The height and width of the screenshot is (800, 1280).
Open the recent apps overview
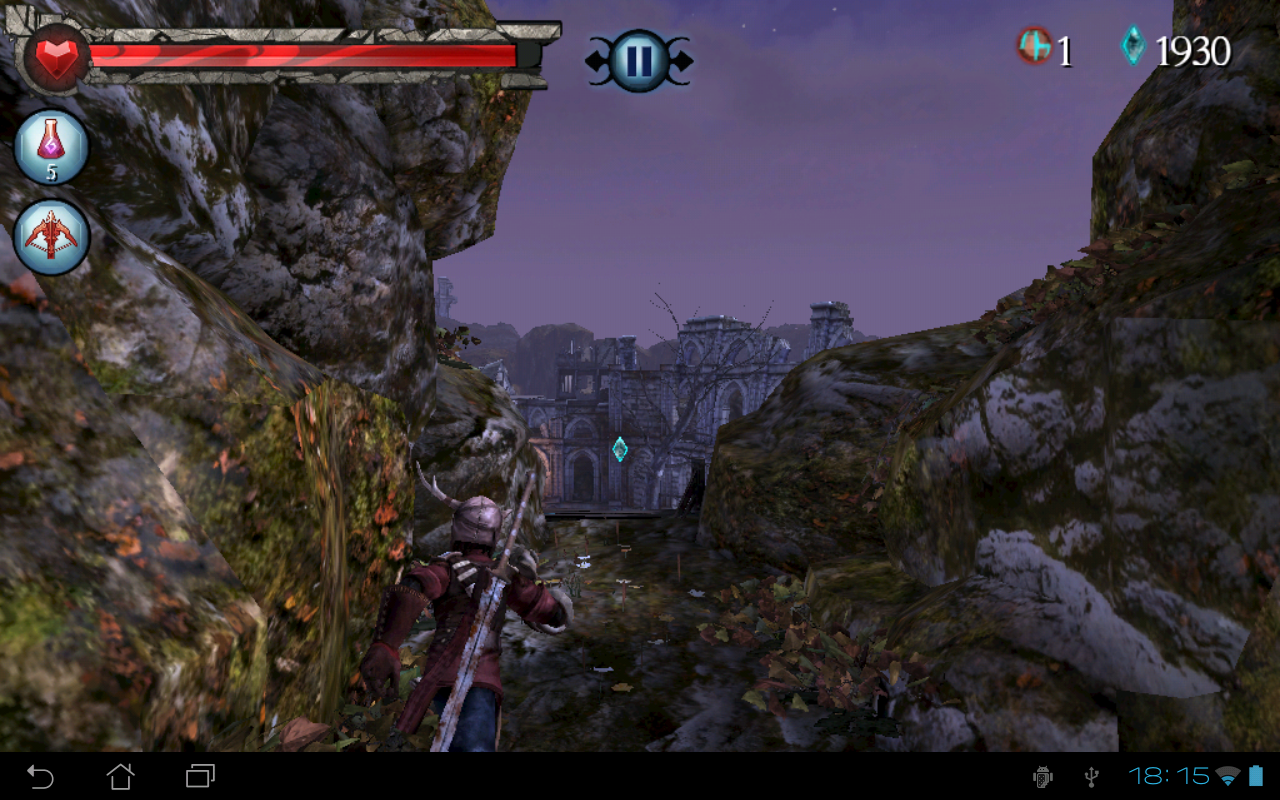click(x=200, y=776)
